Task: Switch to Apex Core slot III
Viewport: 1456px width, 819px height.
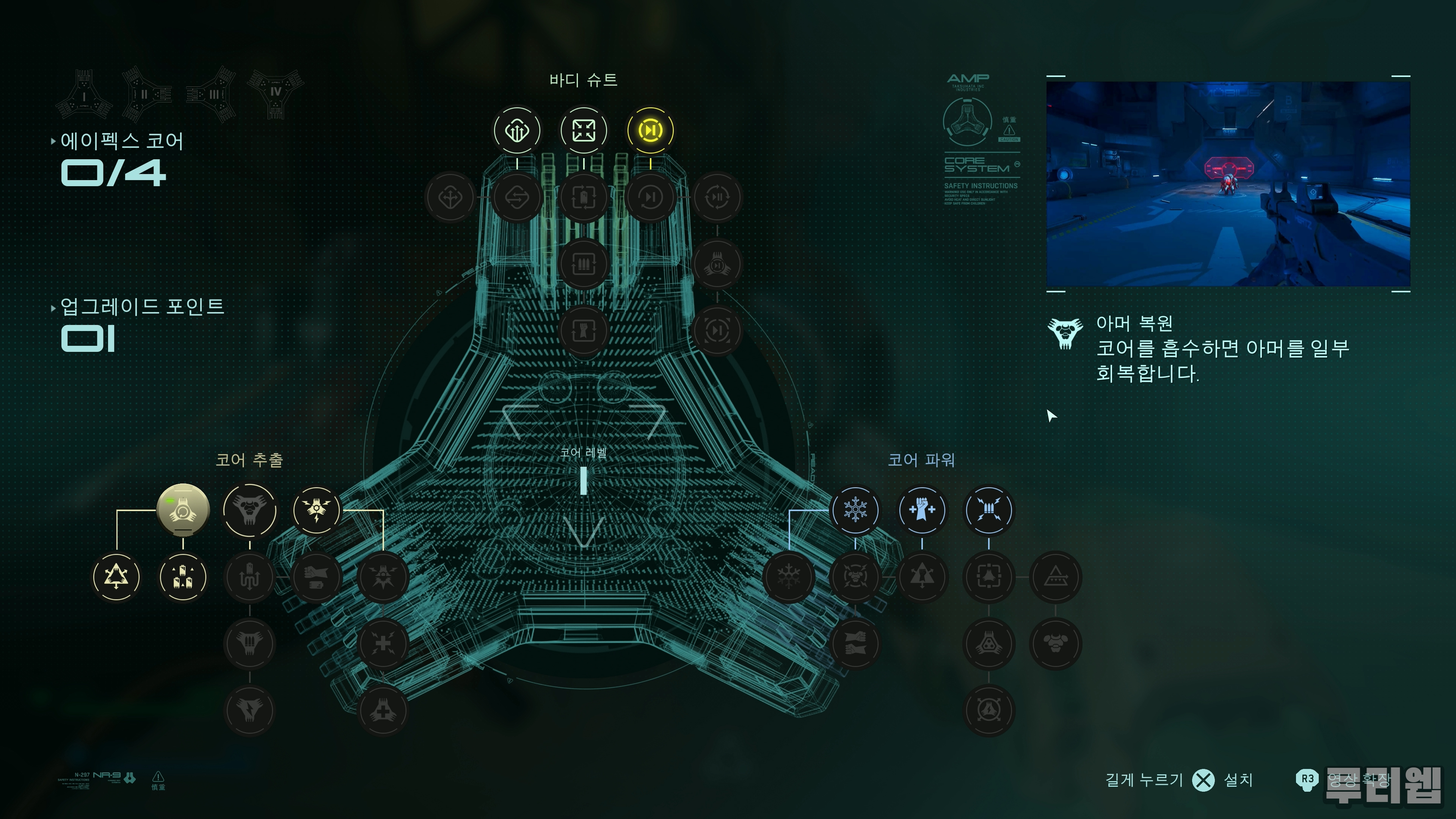Action: click(x=212, y=94)
